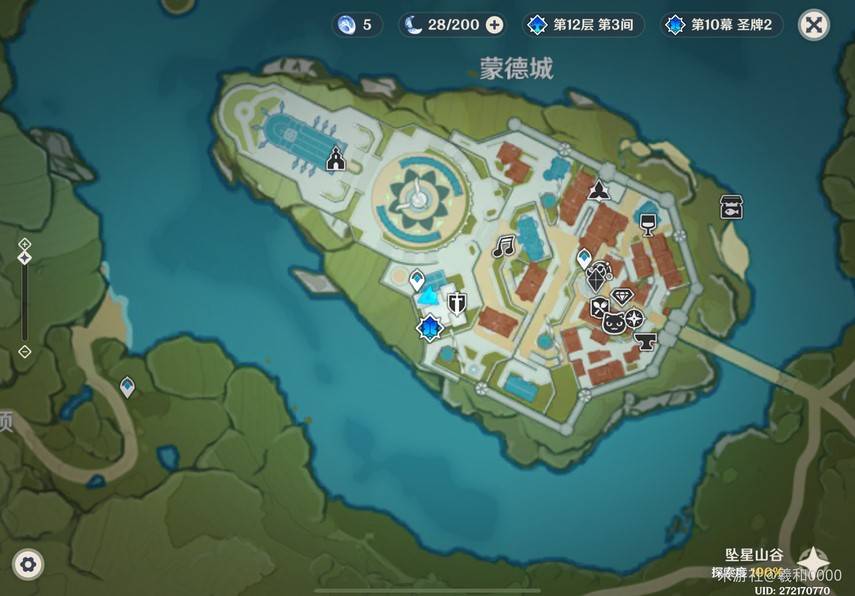855x596 pixels.
Task: Zoom in using the slider's plus button
Action: click(x=25, y=244)
